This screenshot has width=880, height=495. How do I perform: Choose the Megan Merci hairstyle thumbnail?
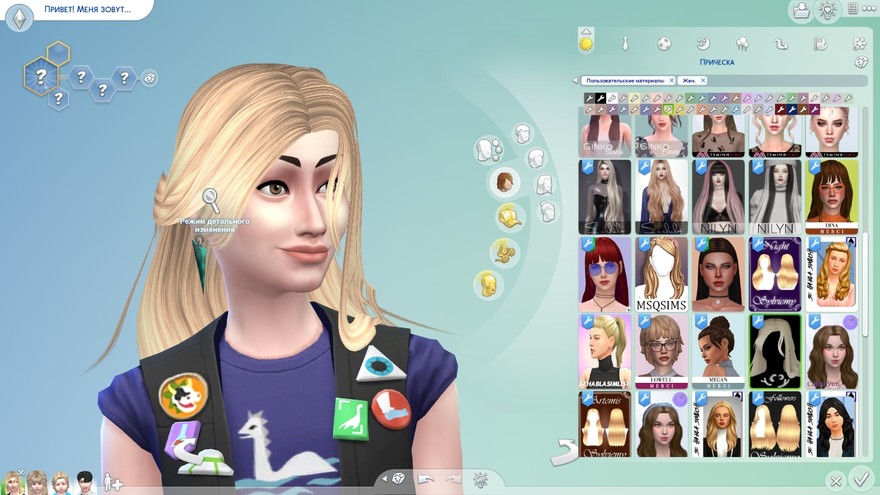[717, 351]
